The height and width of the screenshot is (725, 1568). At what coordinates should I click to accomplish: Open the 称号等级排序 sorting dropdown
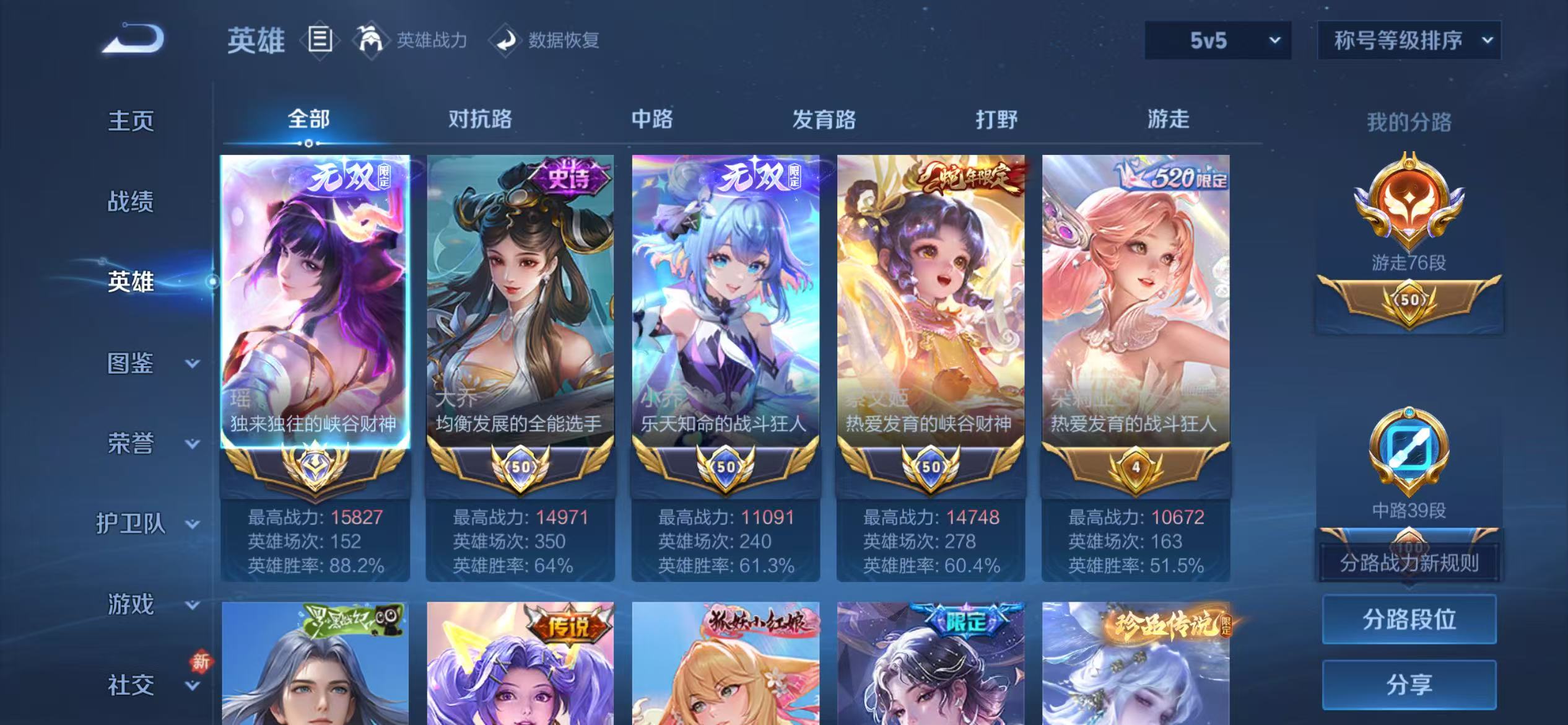click(x=1410, y=40)
